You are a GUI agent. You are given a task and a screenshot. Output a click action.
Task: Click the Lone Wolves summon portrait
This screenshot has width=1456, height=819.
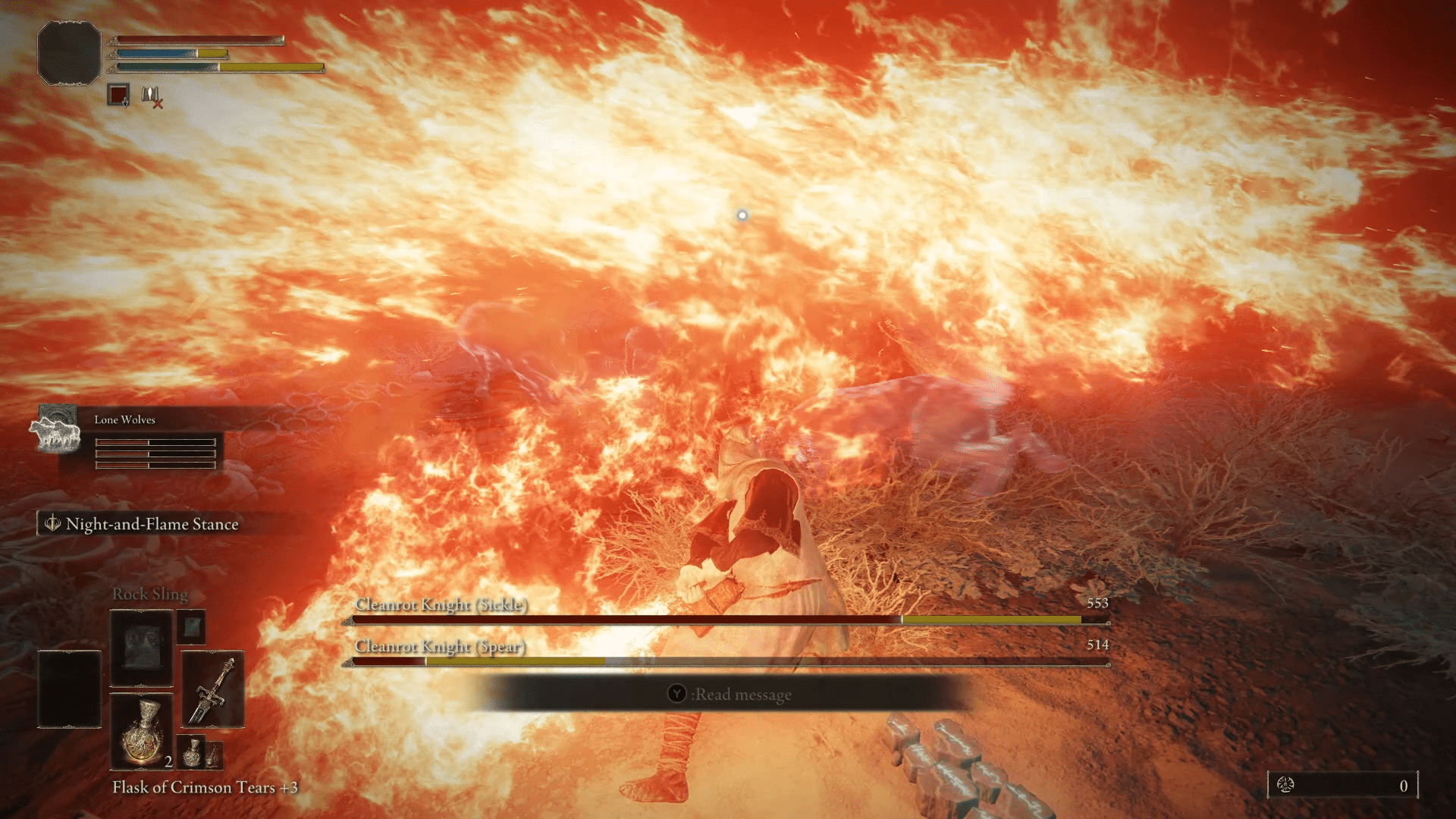[55, 430]
